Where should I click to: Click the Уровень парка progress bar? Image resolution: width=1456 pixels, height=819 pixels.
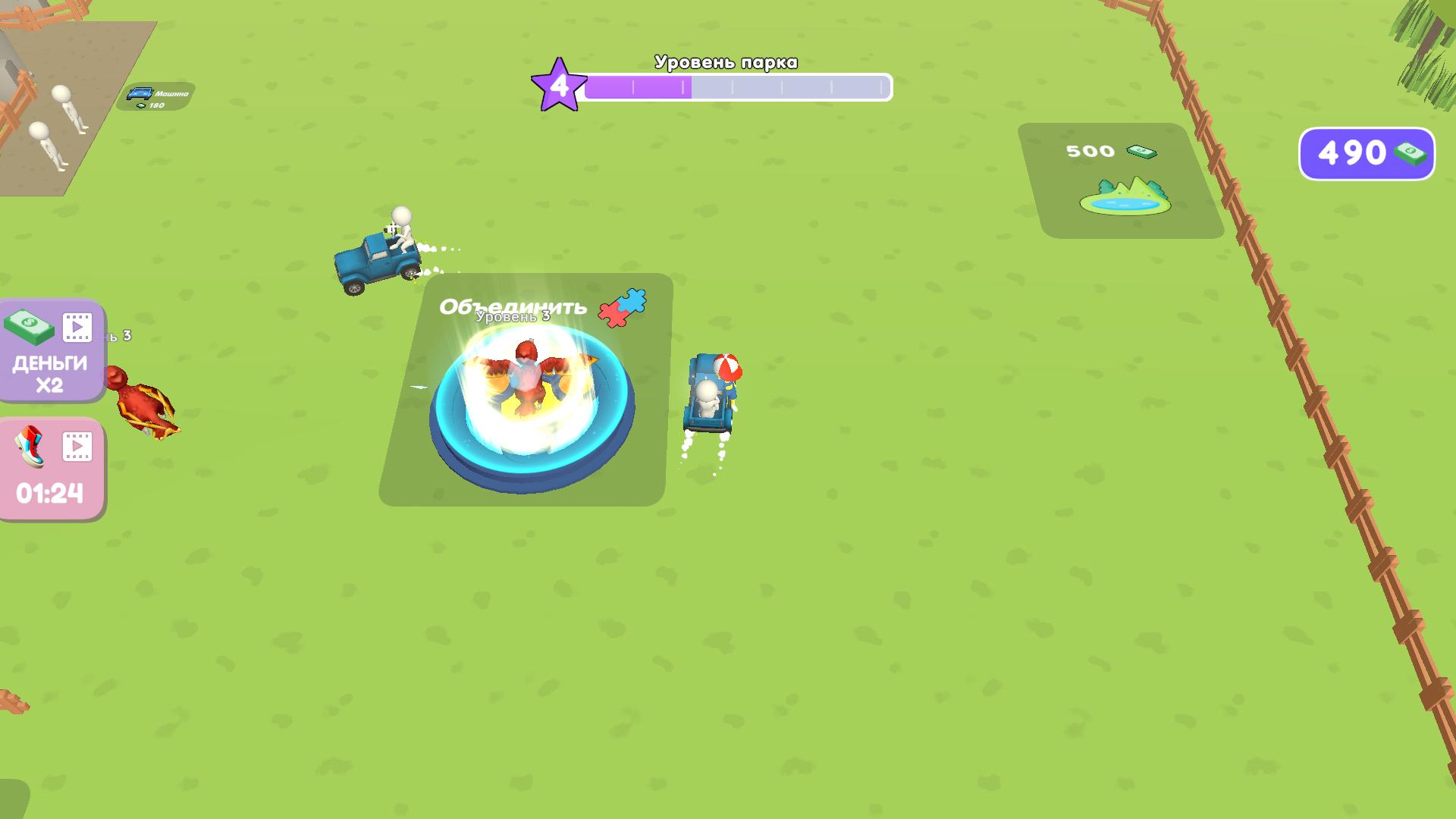tap(736, 88)
